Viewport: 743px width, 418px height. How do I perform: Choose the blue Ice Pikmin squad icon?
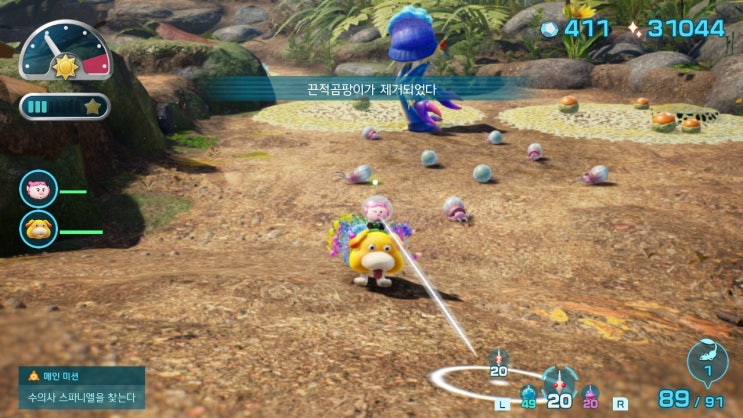pos(528,395)
